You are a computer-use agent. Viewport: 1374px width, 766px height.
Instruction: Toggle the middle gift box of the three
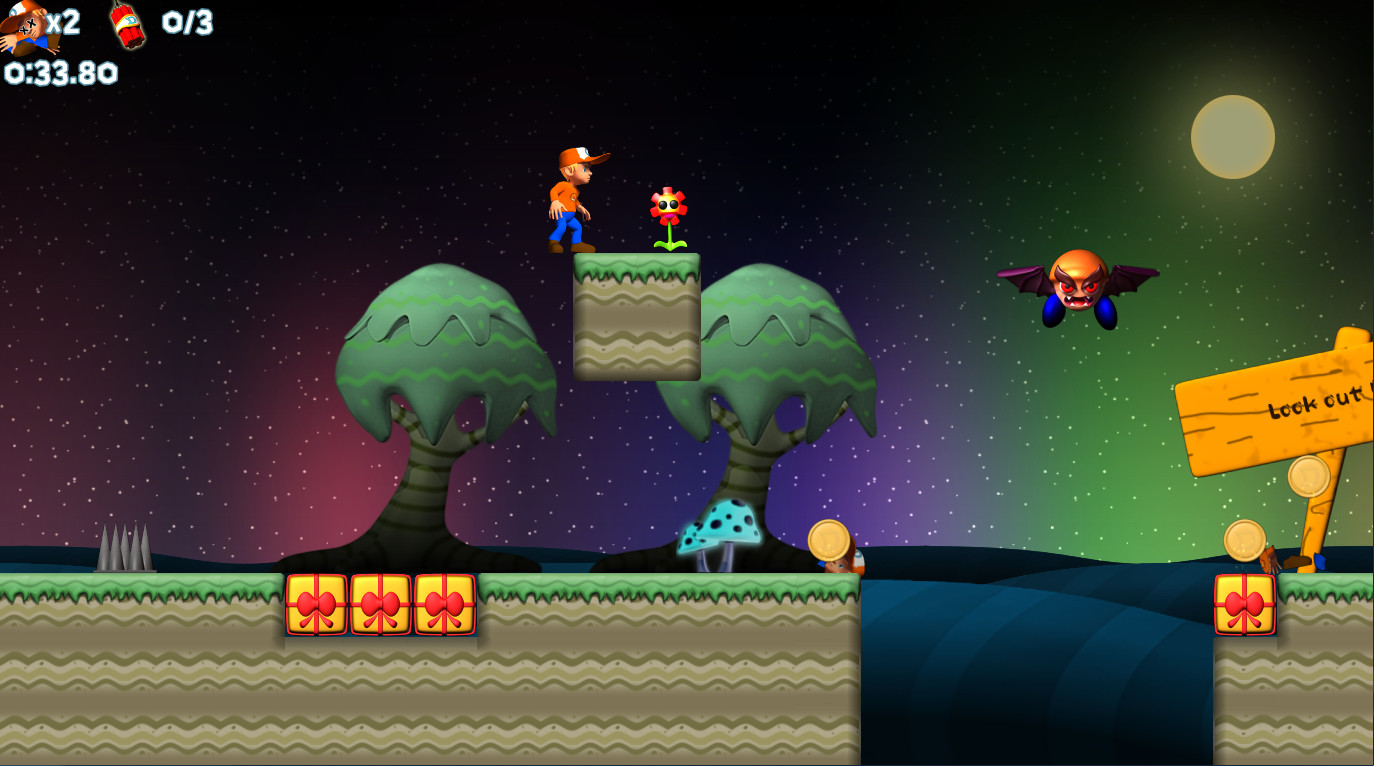pyautogui.click(x=381, y=603)
